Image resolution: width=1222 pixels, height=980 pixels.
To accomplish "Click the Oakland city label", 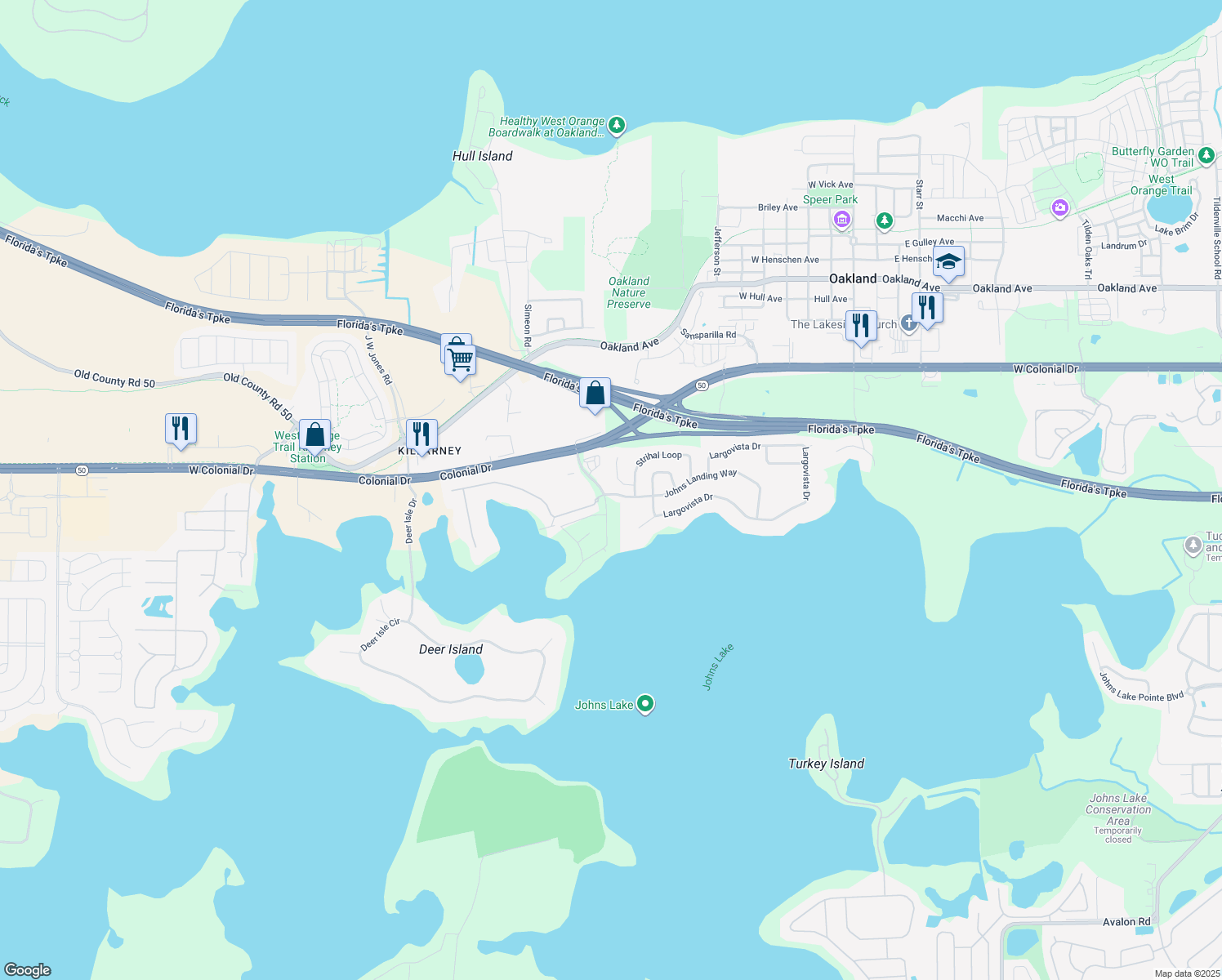I will [854, 278].
